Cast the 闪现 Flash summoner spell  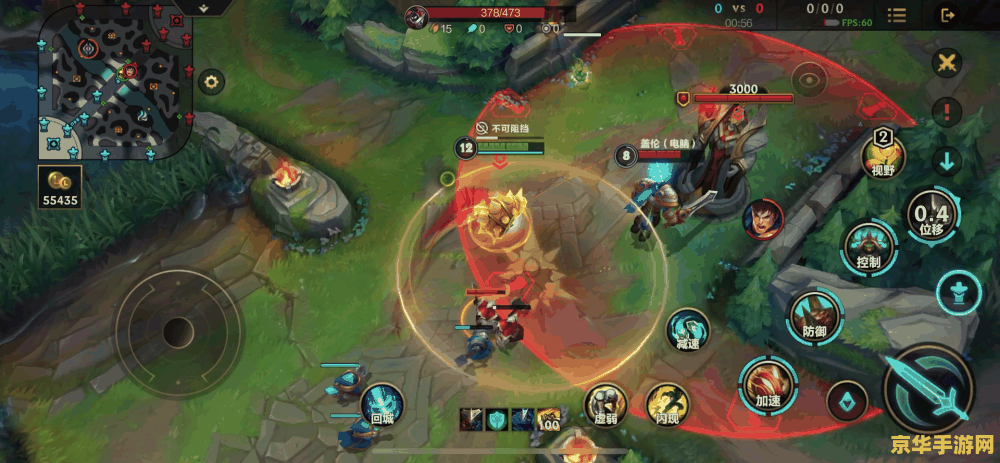point(667,404)
